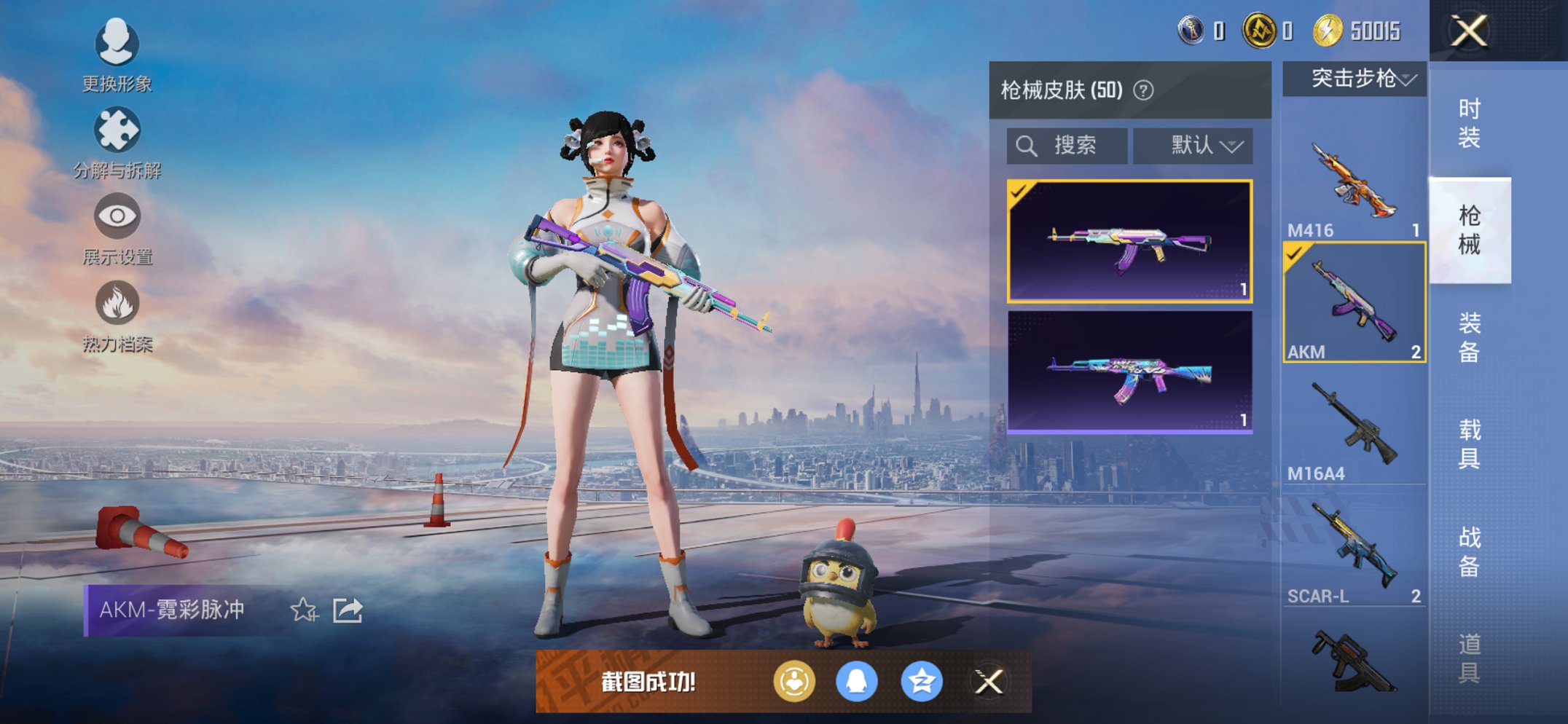Select the equipped purple-gold AKM skin
Viewport: 1568px width, 724px height.
1129,240
